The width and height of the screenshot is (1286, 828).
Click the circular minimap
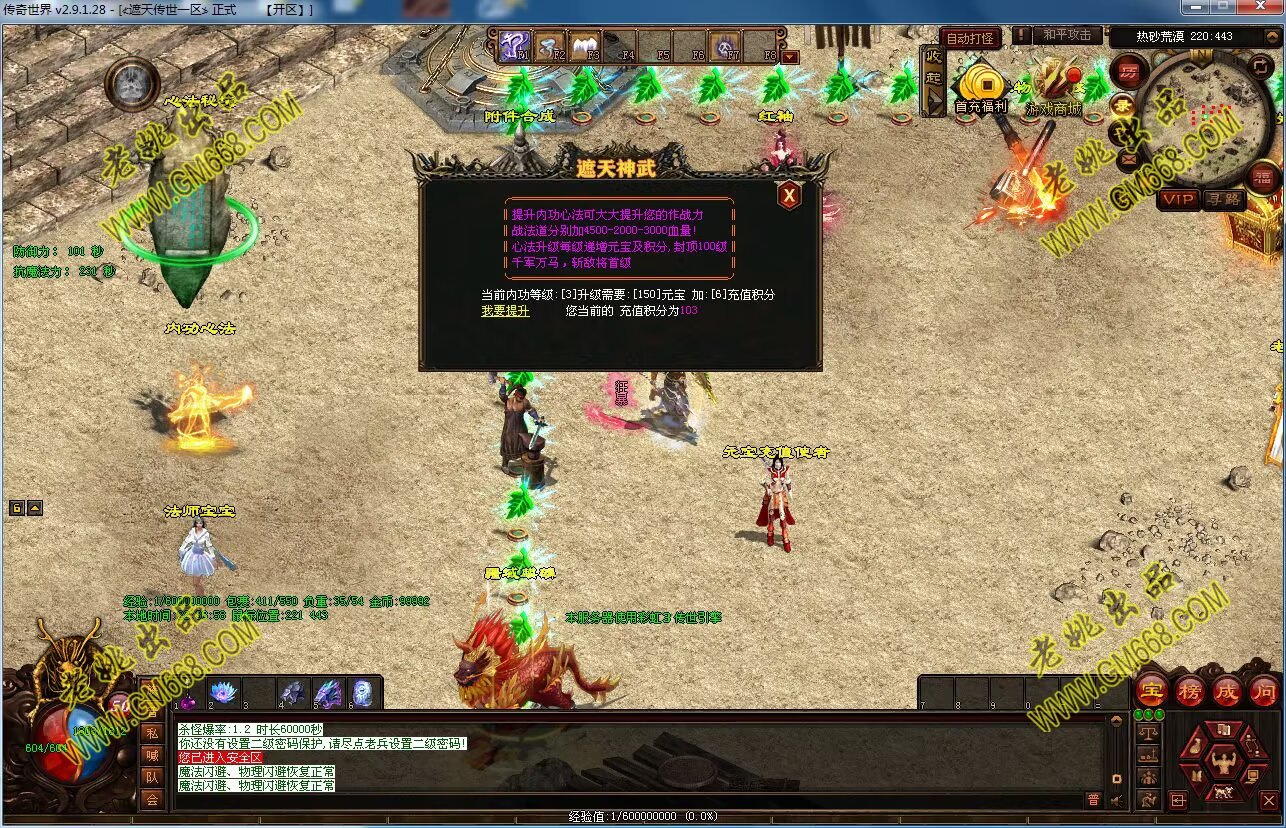(x=1198, y=112)
